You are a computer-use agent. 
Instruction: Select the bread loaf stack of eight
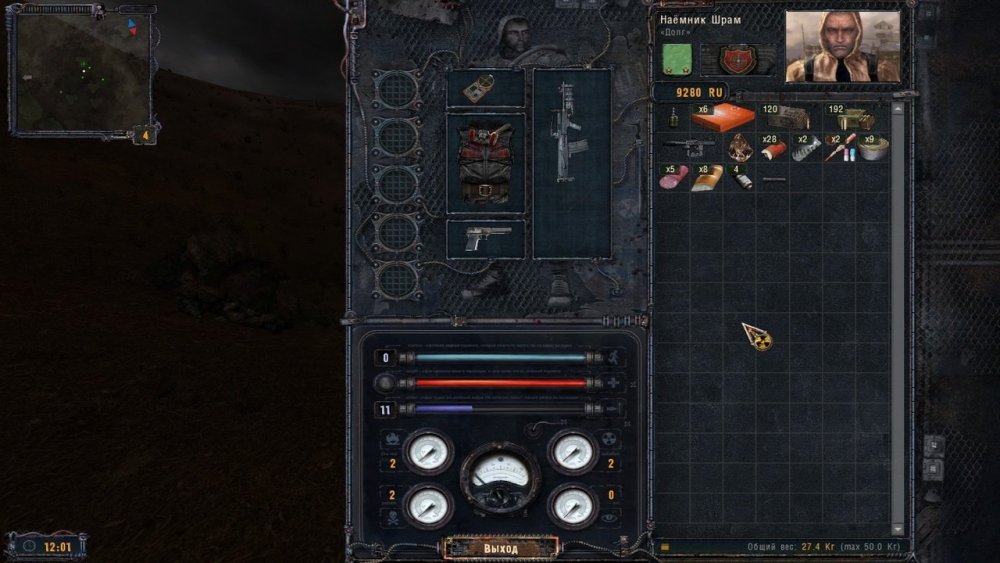[x=706, y=178]
